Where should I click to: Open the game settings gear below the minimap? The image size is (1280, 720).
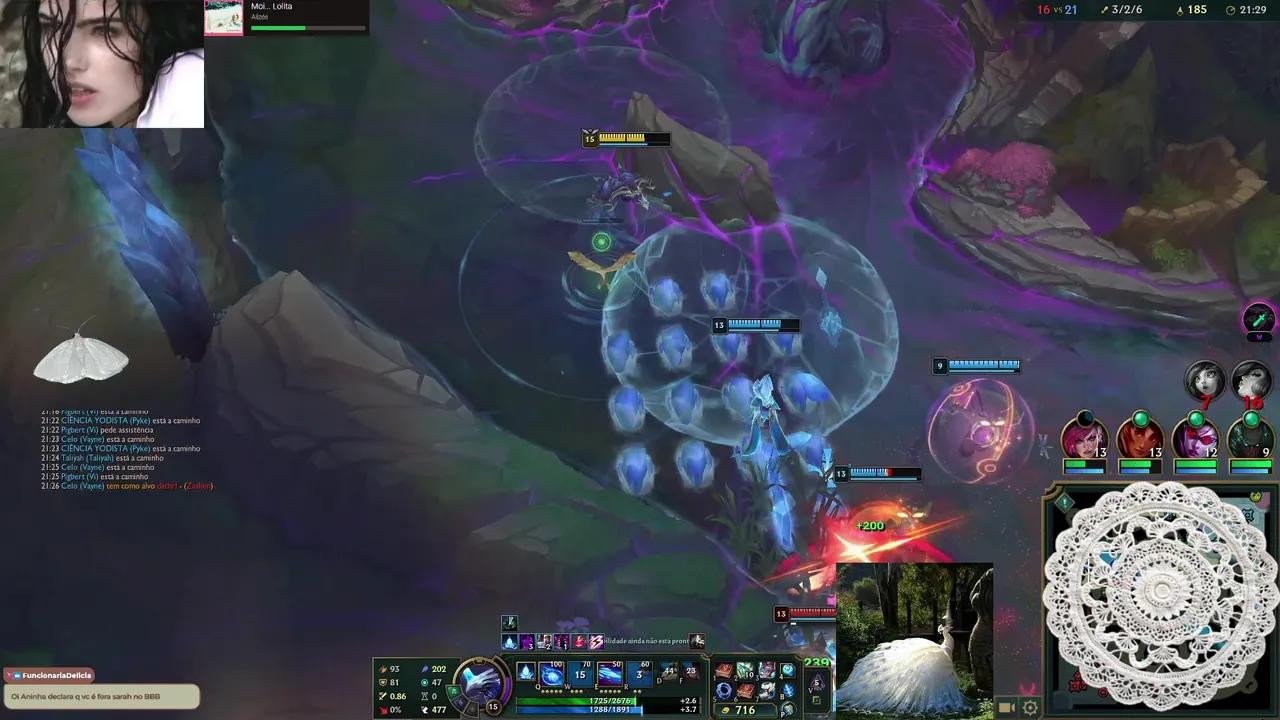1030,708
